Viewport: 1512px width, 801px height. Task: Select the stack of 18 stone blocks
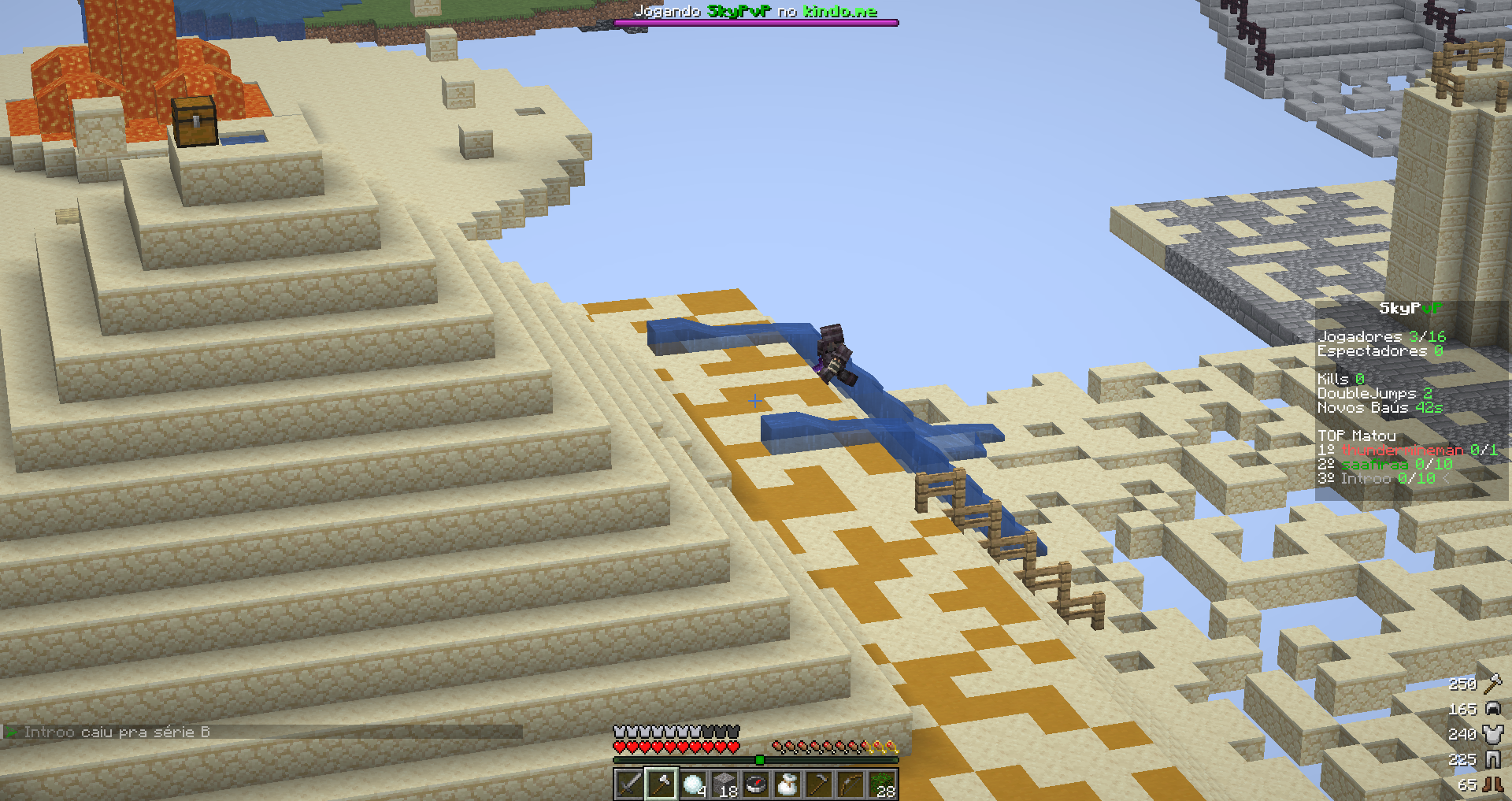tap(724, 784)
